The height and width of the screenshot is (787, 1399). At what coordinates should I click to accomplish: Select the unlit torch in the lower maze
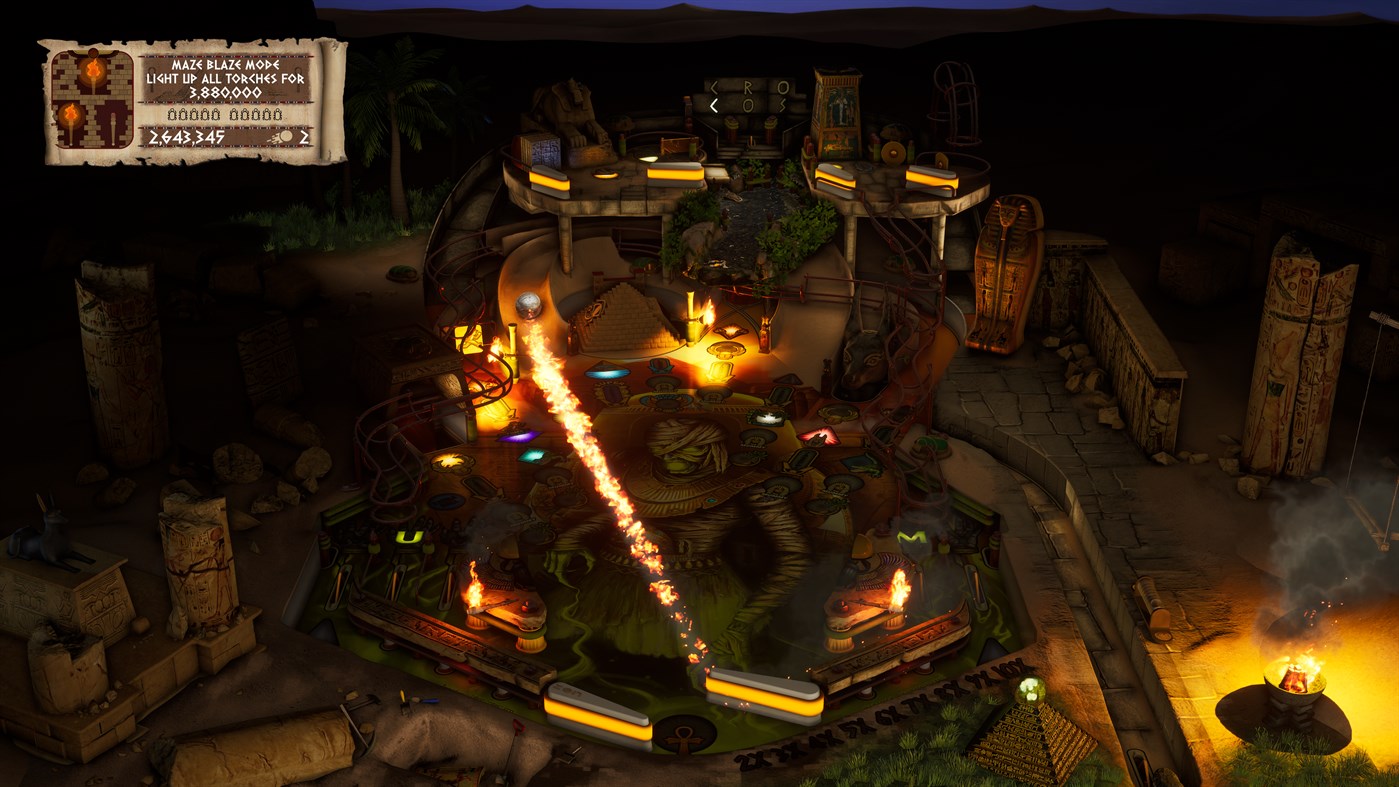click(x=113, y=124)
